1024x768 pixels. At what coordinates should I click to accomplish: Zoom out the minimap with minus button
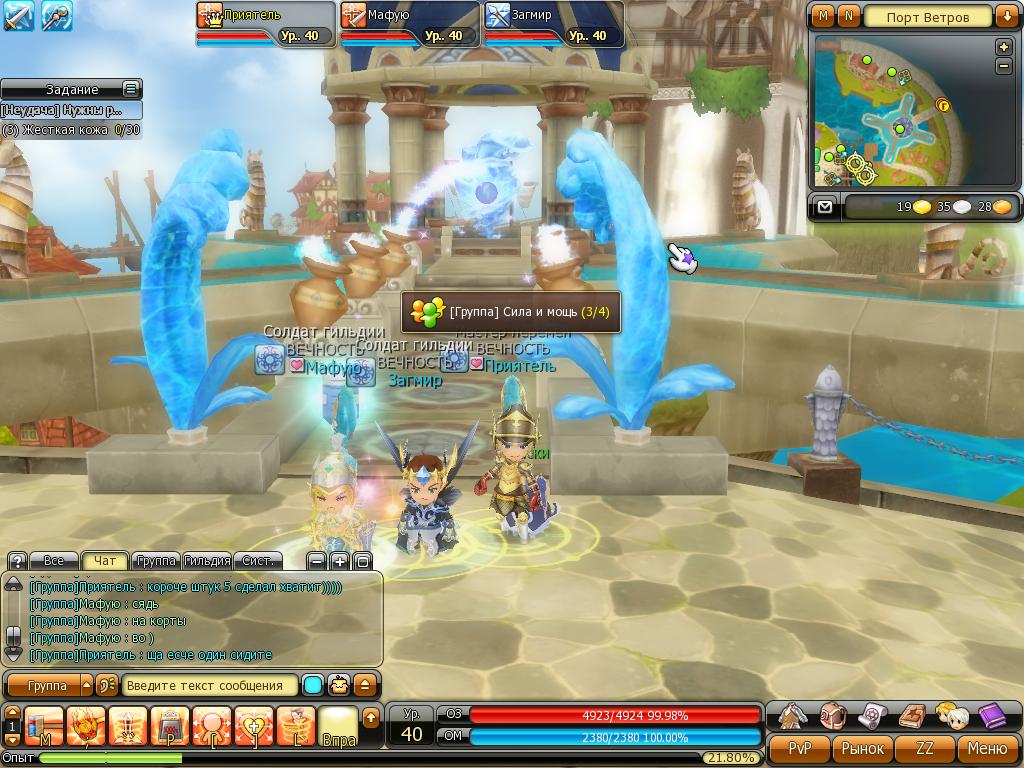[1004, 66]
